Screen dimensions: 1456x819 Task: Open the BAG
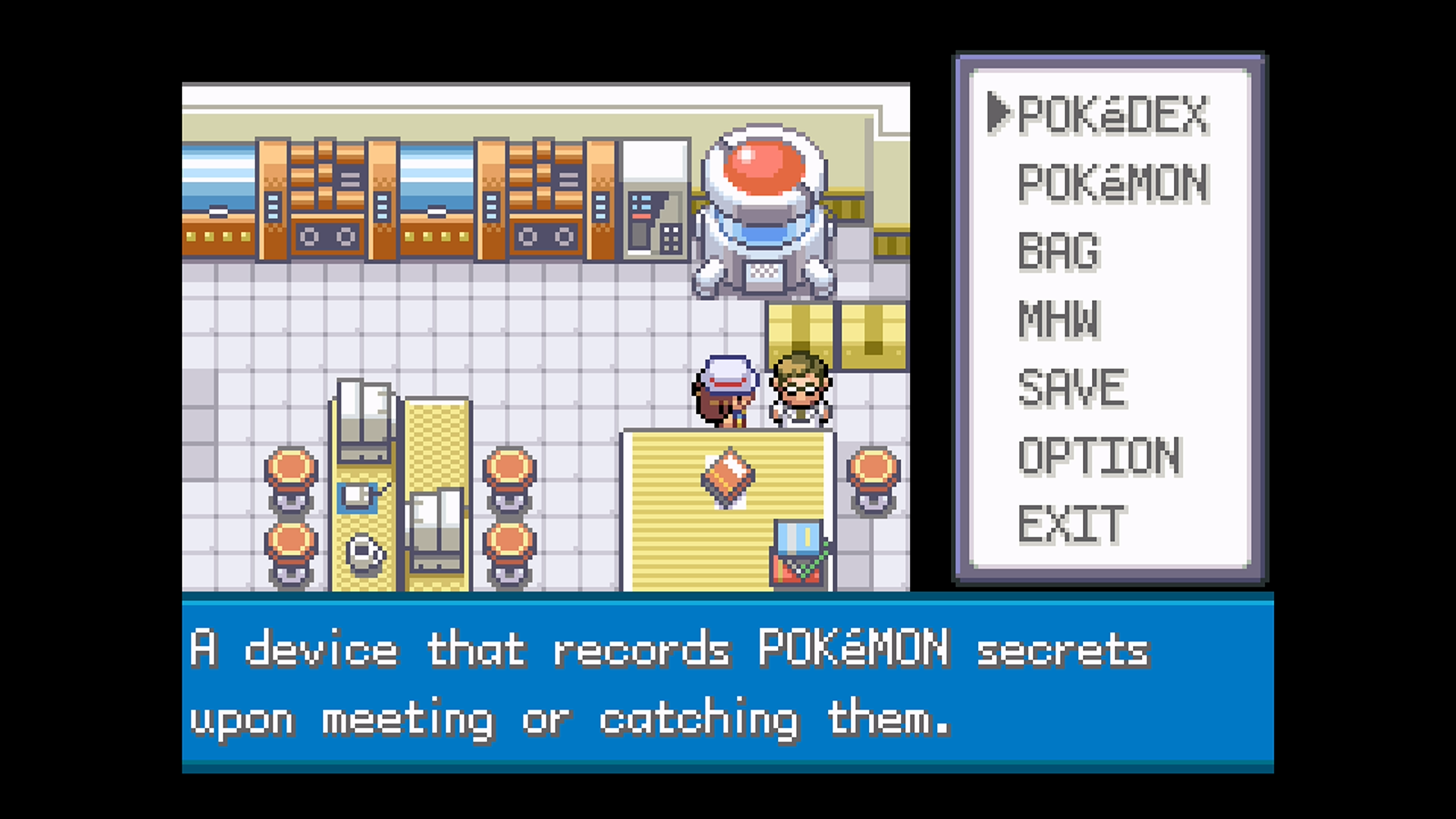pyautogui.click(x=1058, y=252)
